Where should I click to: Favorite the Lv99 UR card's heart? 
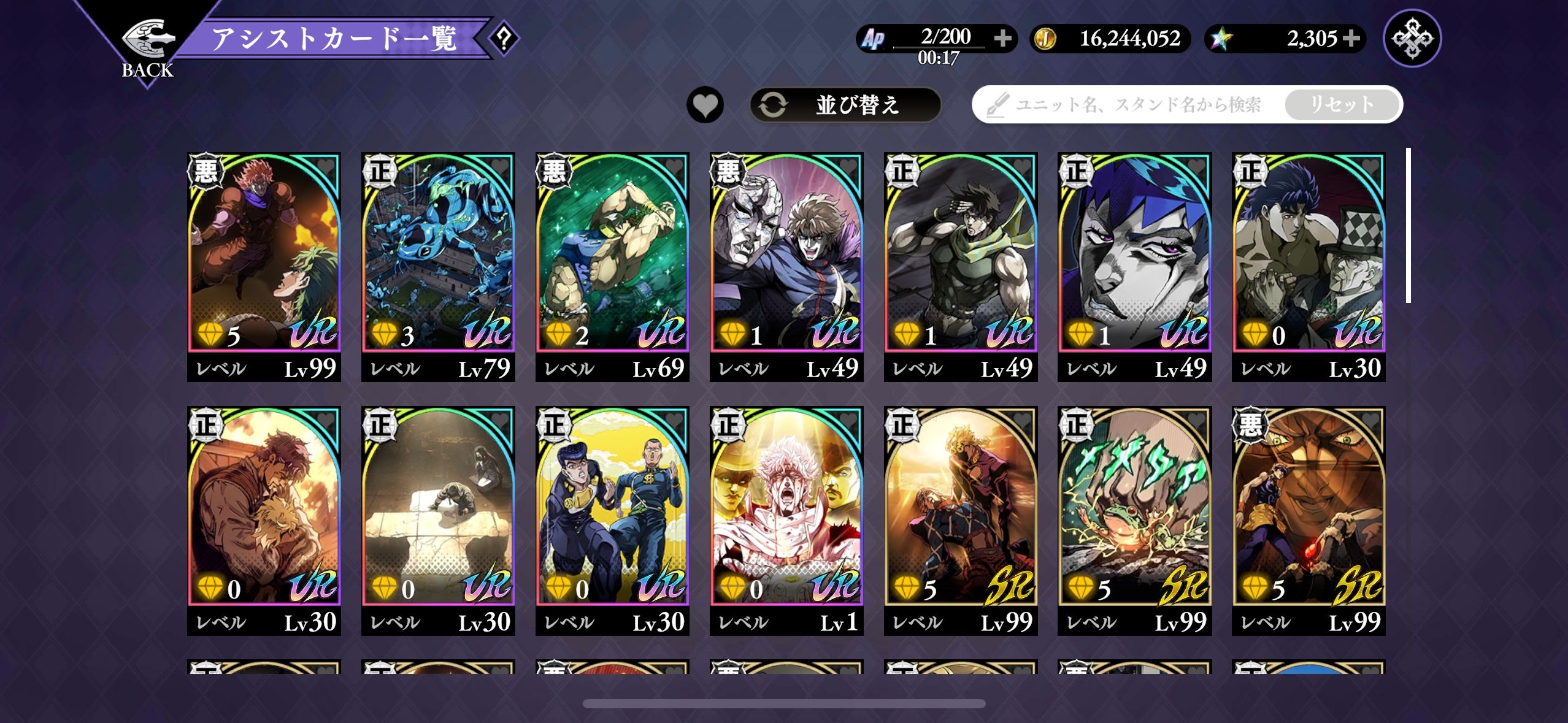coord(326,167)
